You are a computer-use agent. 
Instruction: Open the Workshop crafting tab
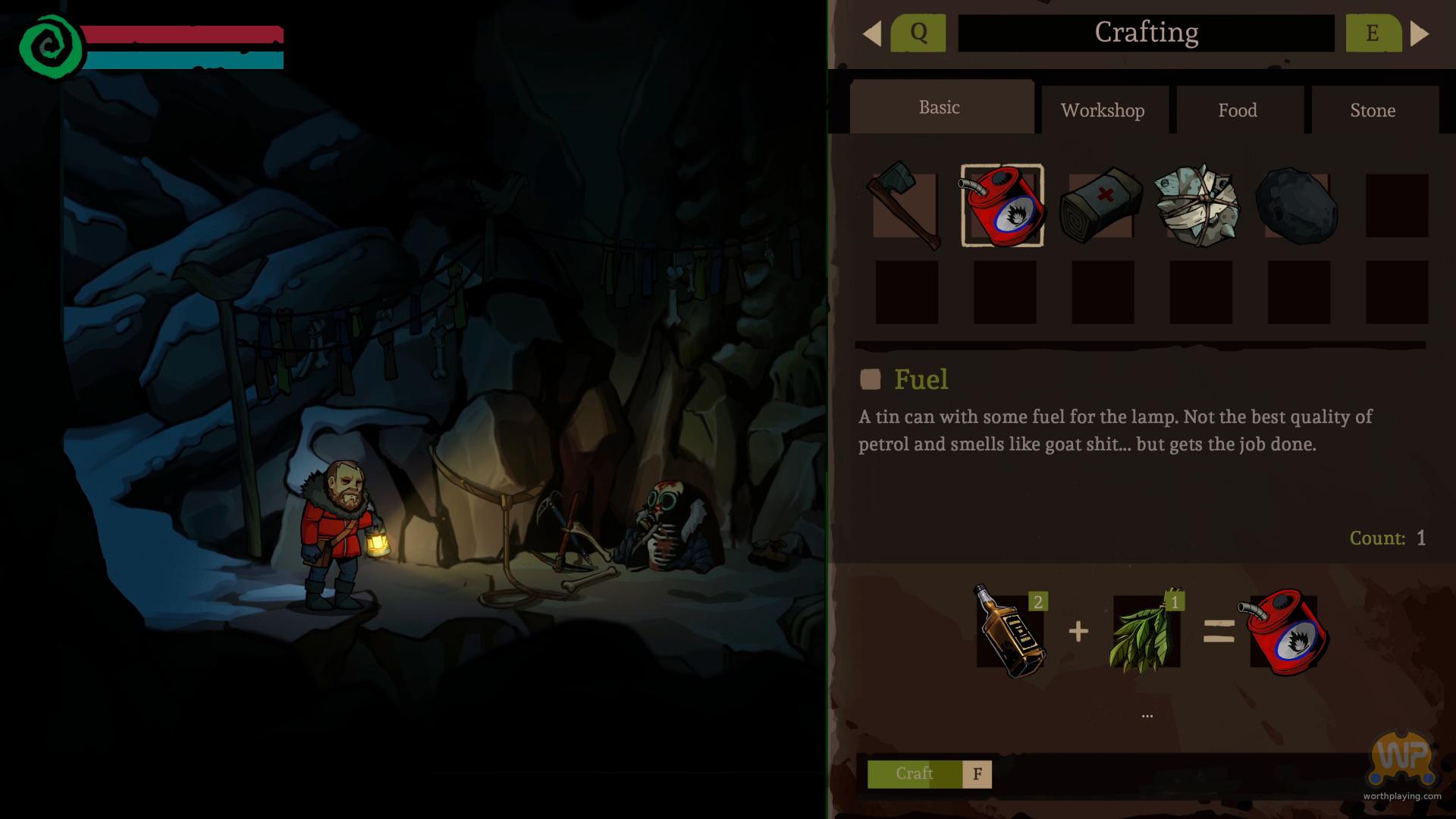1103,111
